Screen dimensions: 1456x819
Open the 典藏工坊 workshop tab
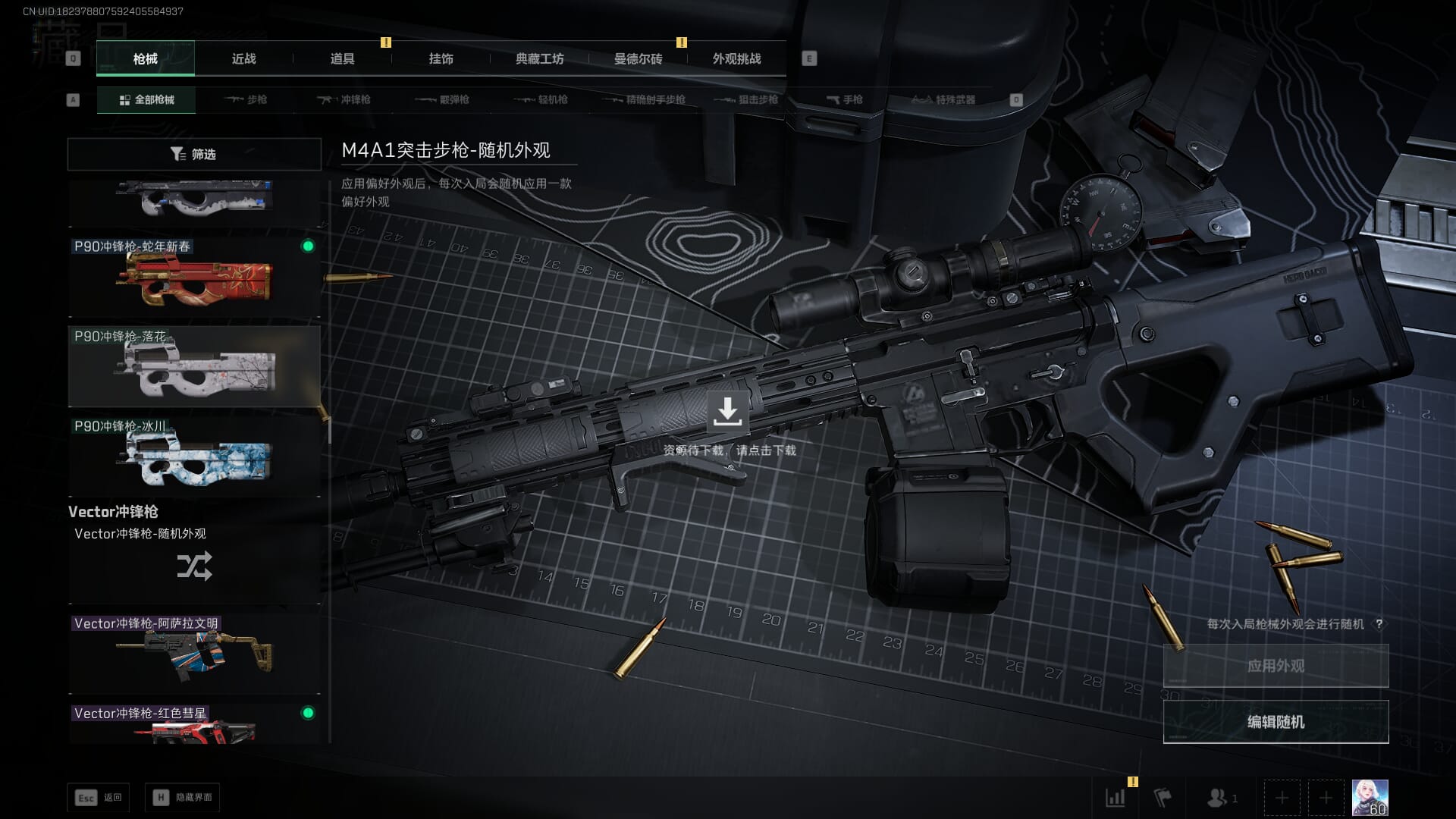[539, 58]
